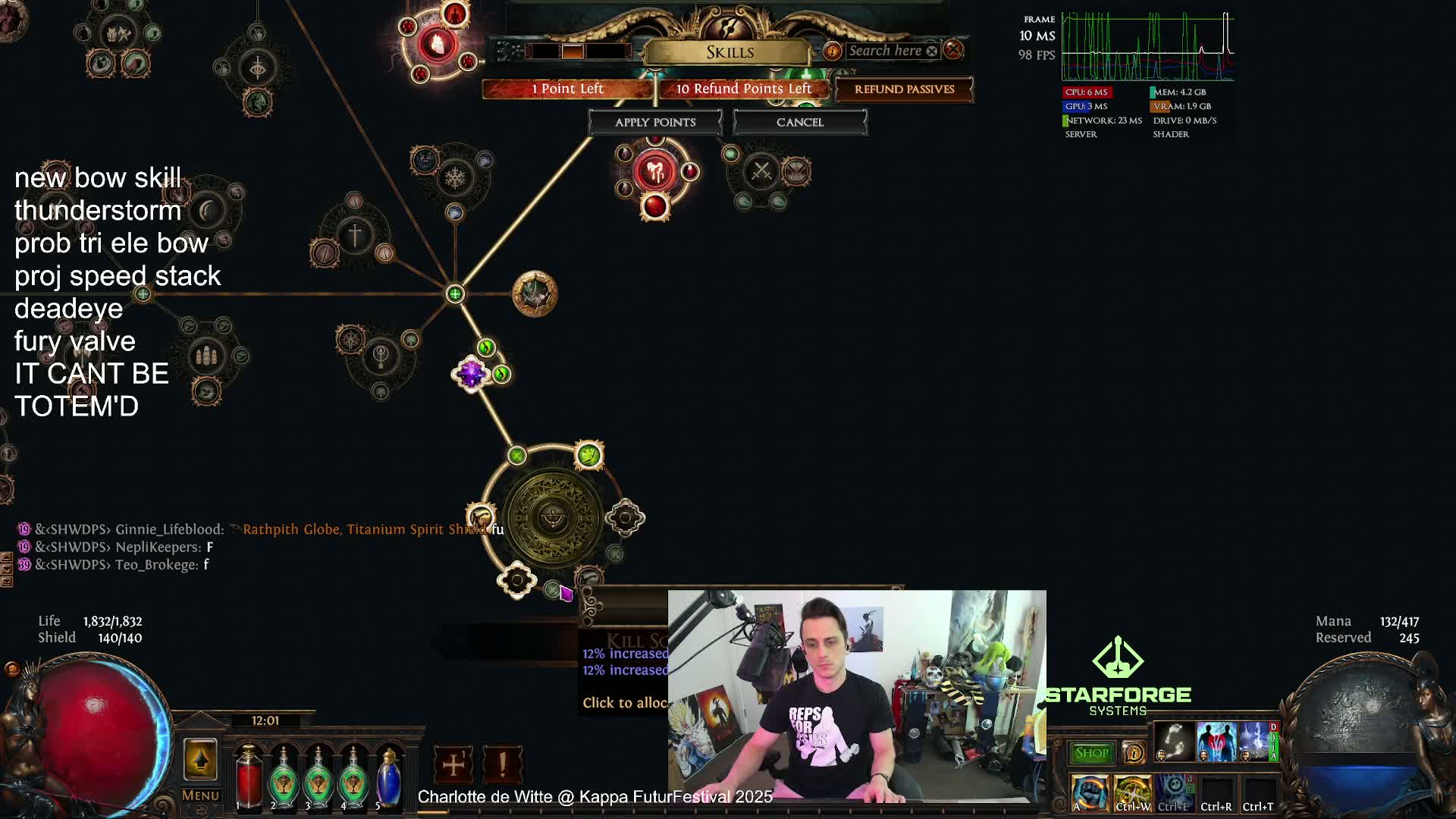Select the skill gem bound to A
The width and height of the screenshot is (1456, 819).
(1090, 789)
